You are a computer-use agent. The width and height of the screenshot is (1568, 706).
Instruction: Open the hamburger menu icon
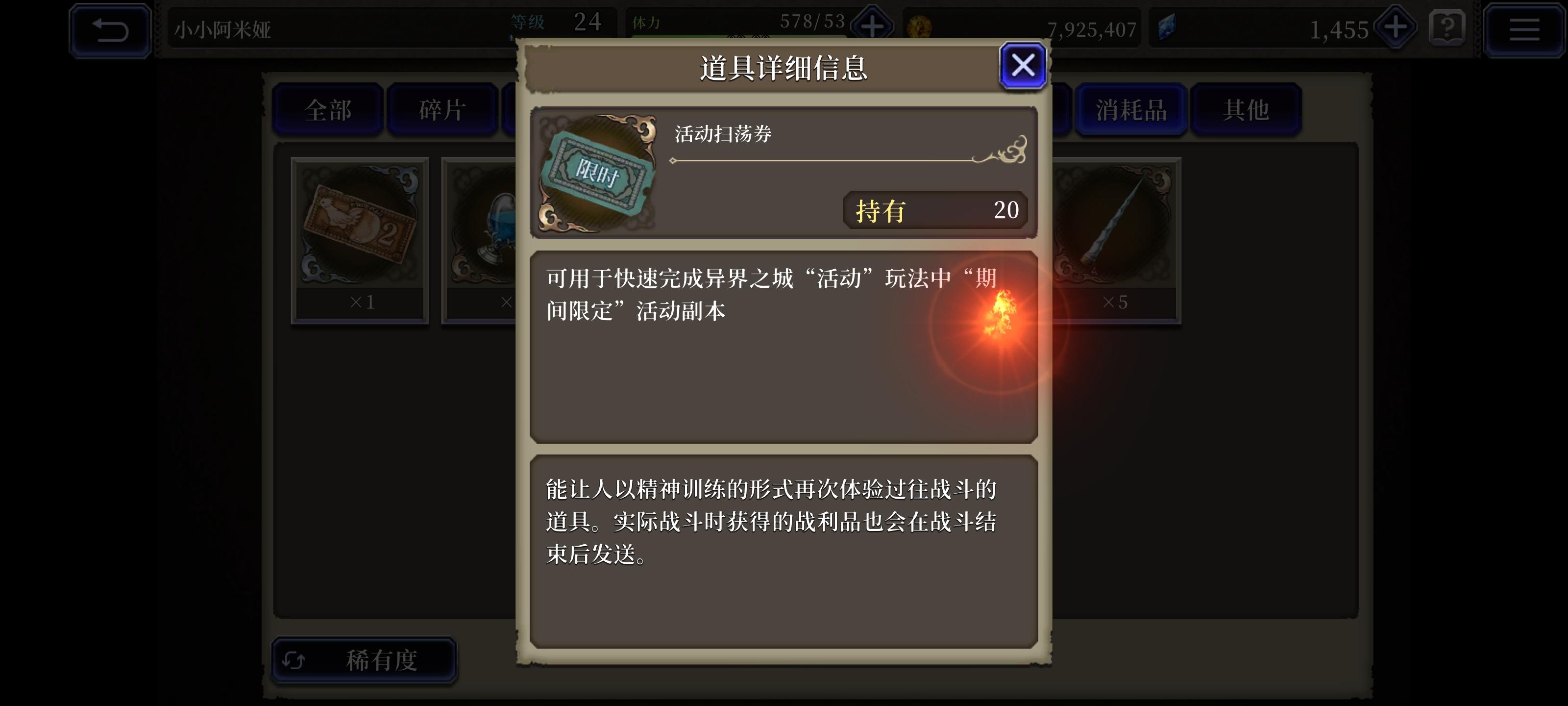pos(1524,28)
